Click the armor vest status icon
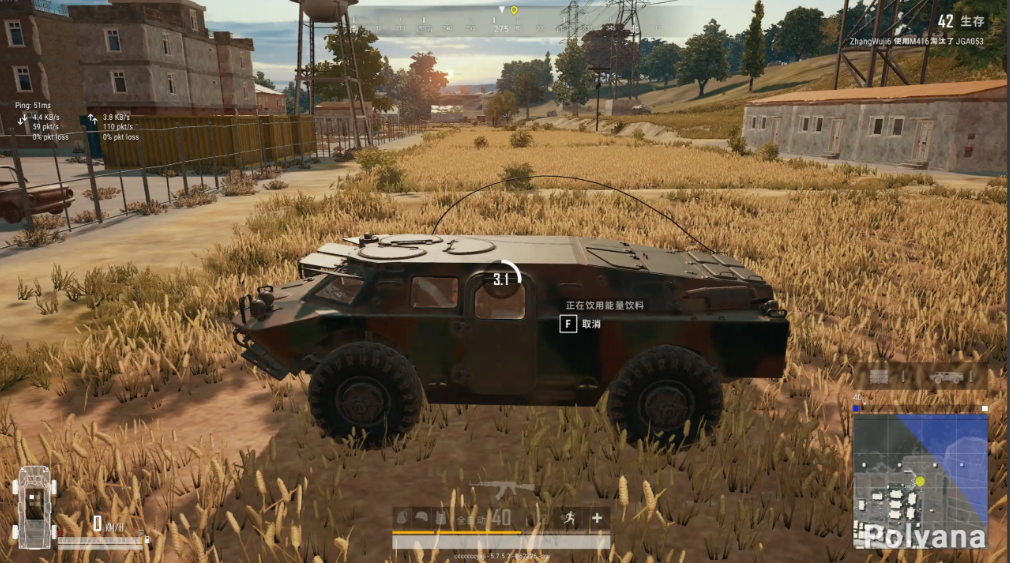The image size is (1010, 563). (x=440, y=518)
